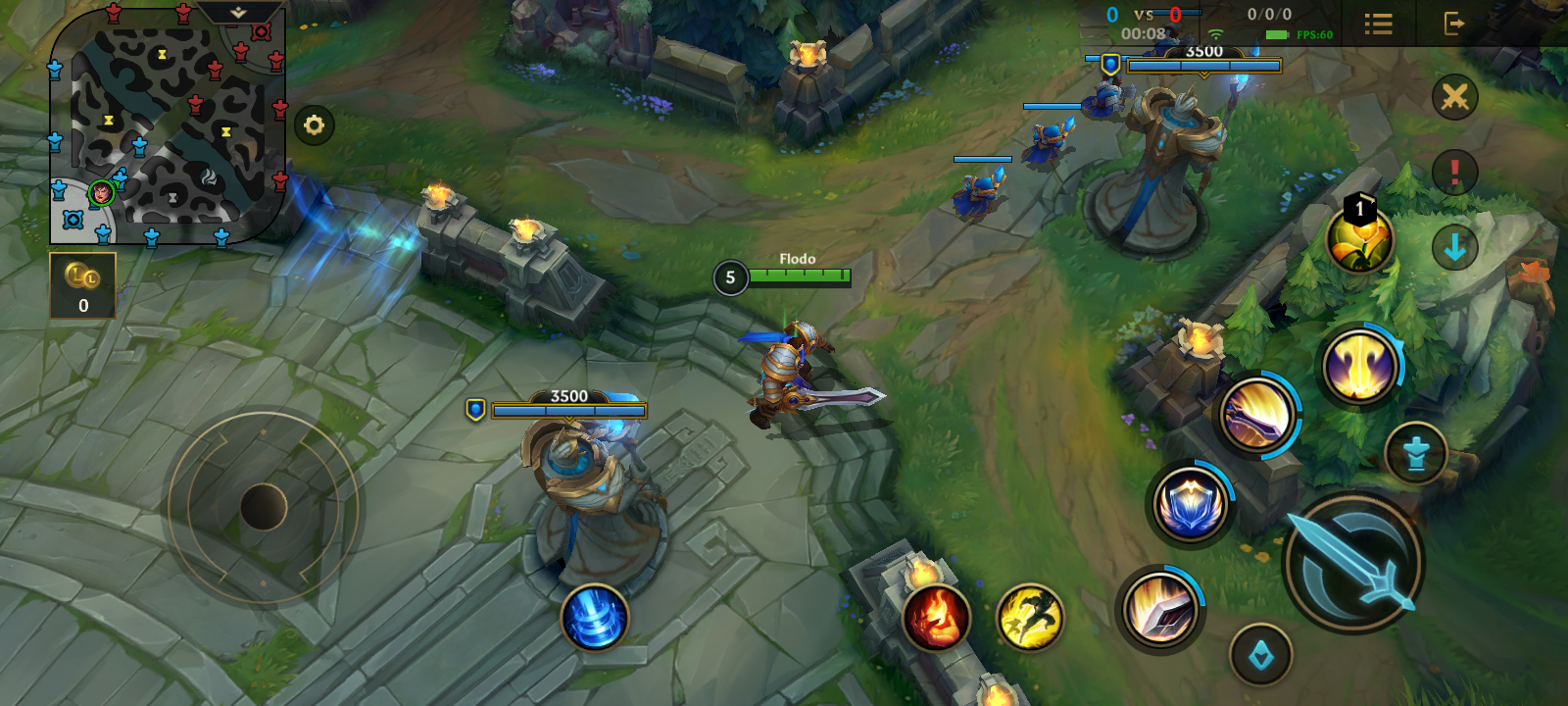Image resolution: width=1568 pixels, height=706 pixels.
Task: Cast the red flame Ignite spell
Action: (936, 618)
